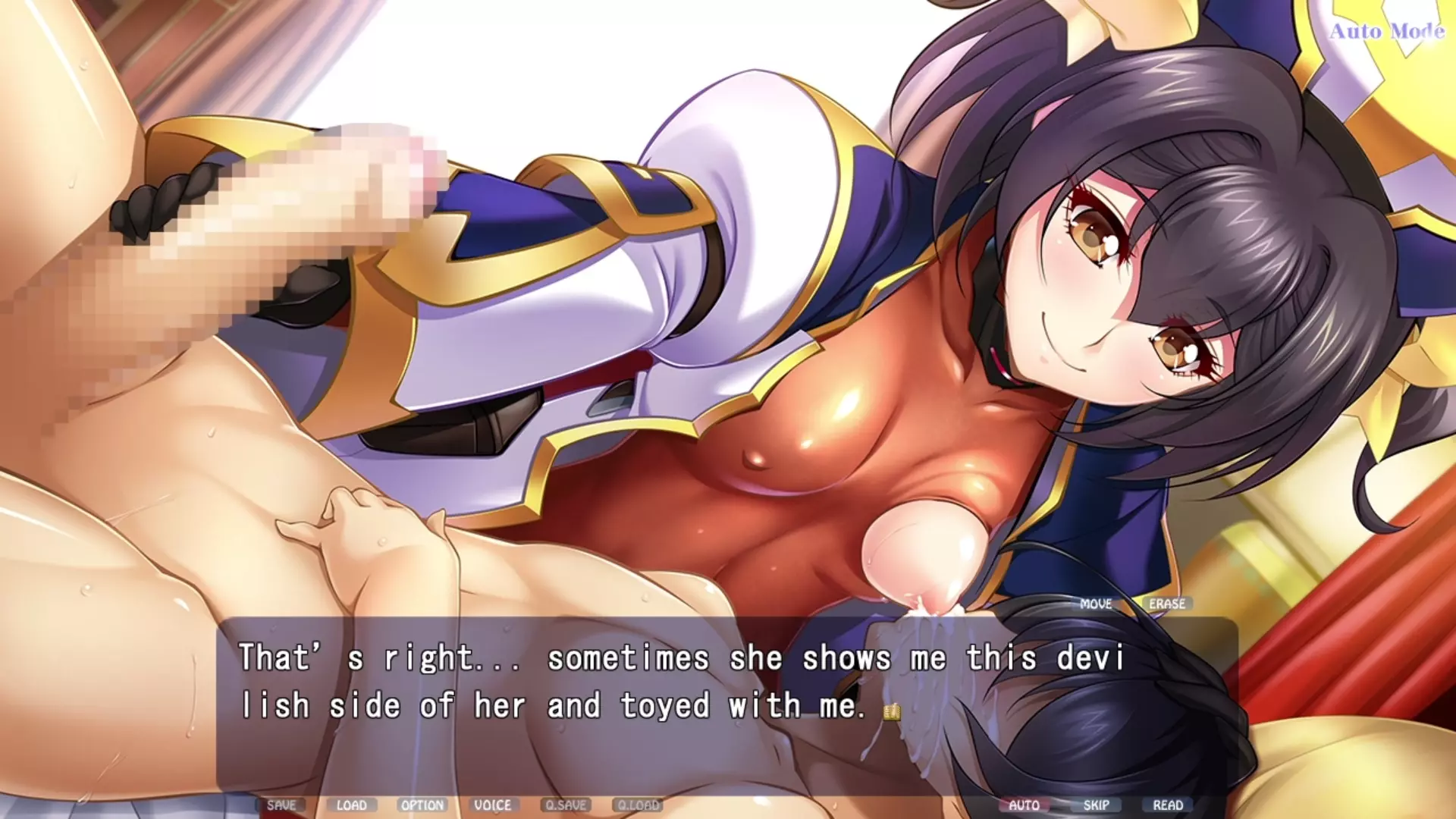Open the LOAD menu
The height and width of the screenshot is (819, 1456).
[x=351, y=805]
